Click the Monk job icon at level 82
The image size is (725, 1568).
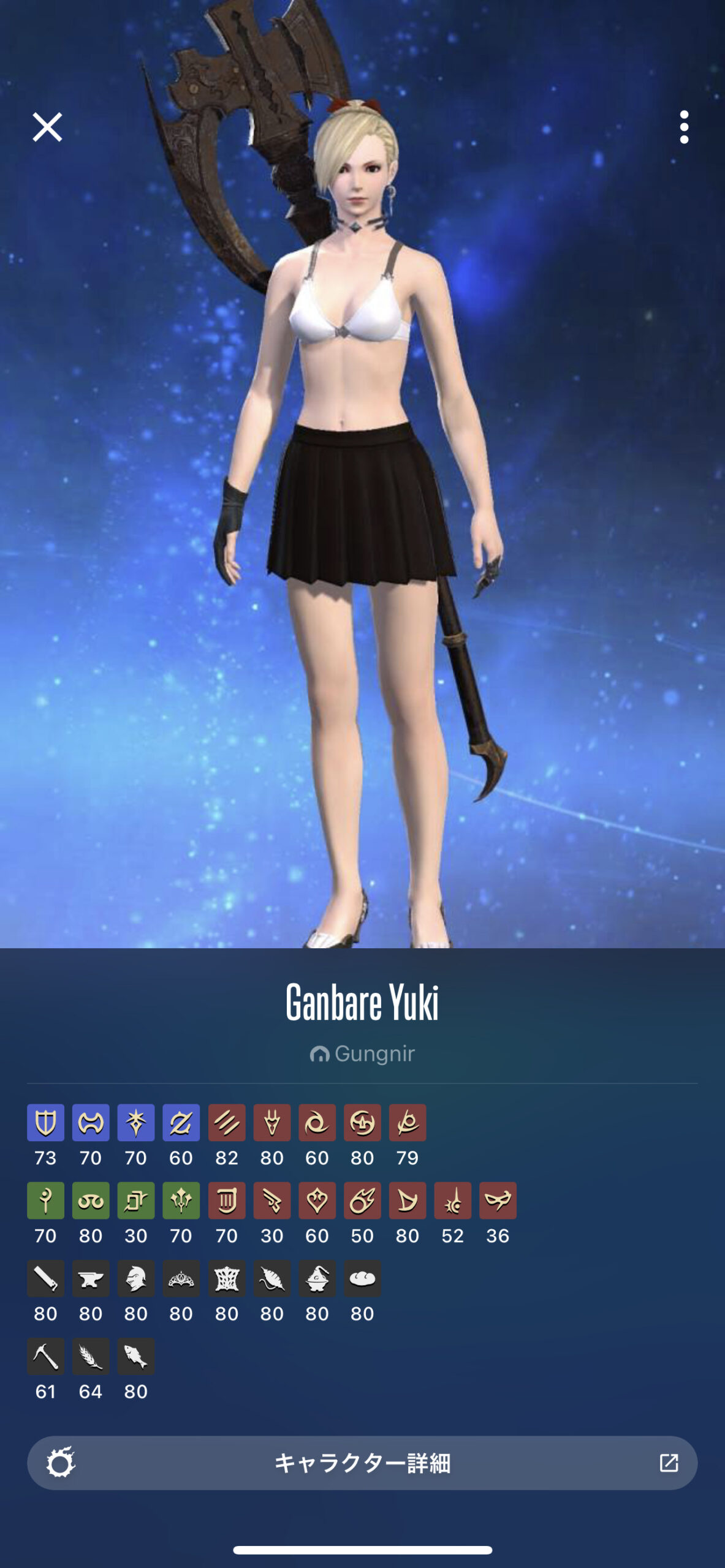click(x=227, y=1123)
